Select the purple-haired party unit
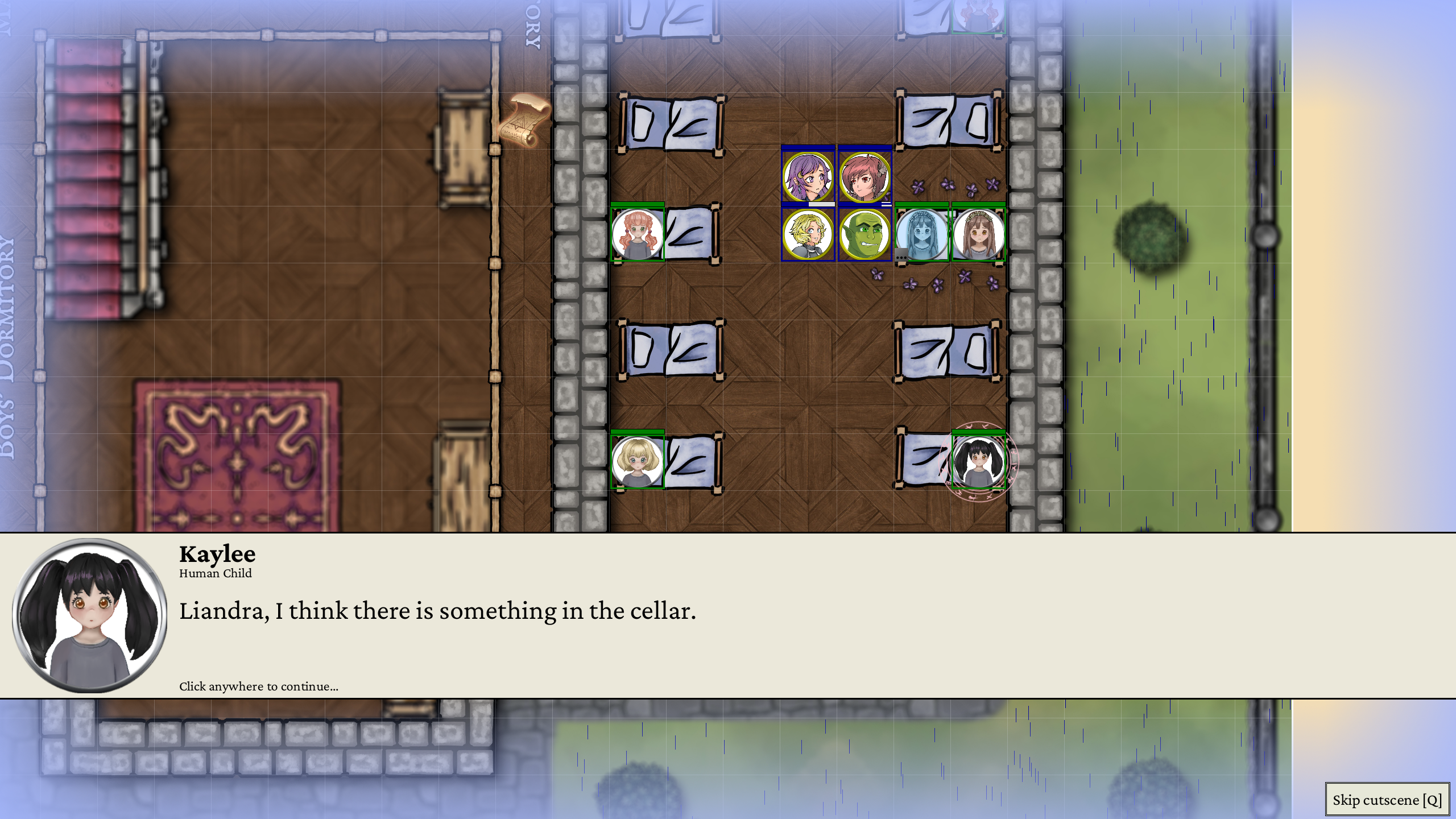 pos(808,177)
